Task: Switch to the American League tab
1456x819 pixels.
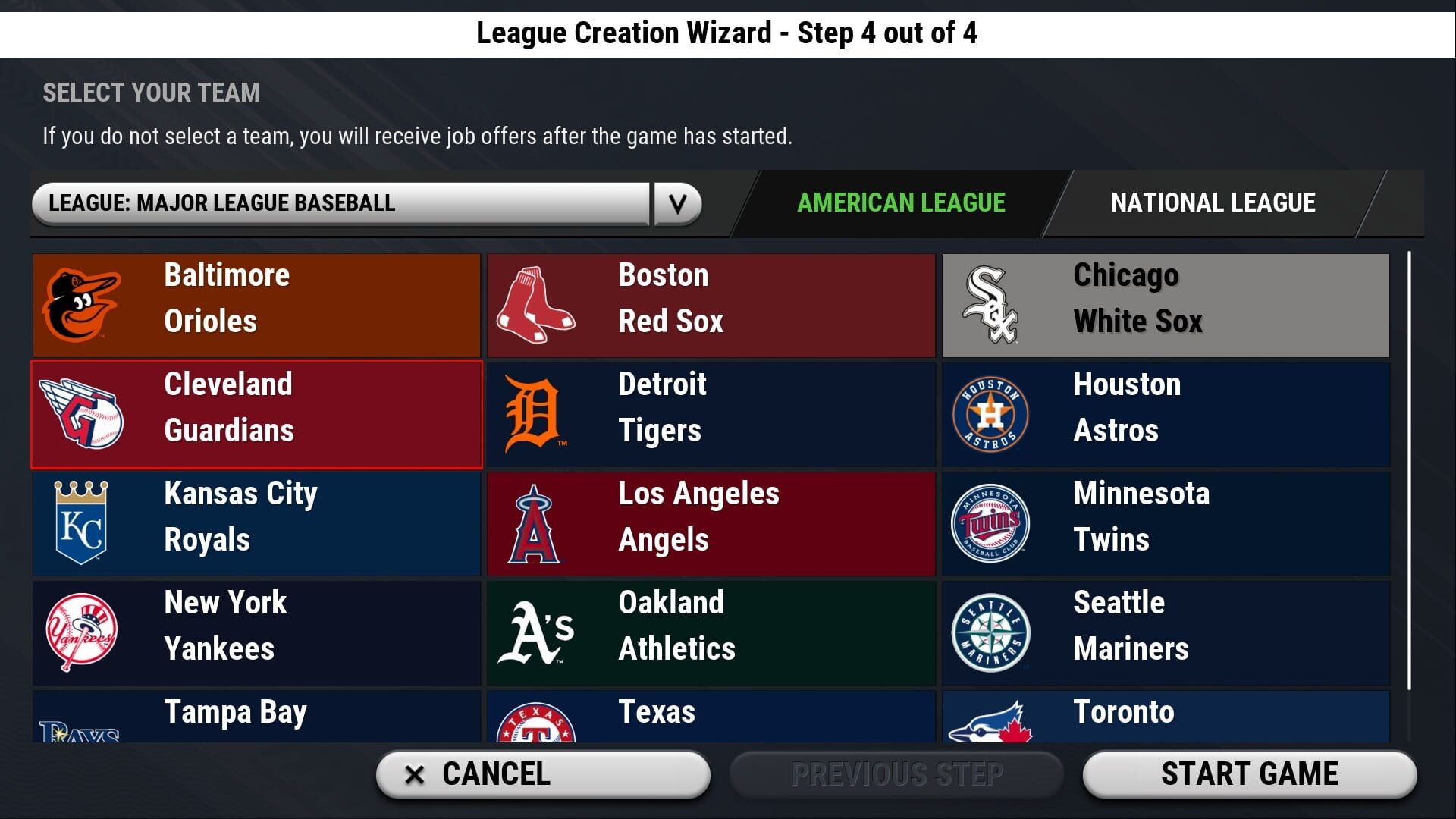Action: pyautogui.click(x=901, y=202)
